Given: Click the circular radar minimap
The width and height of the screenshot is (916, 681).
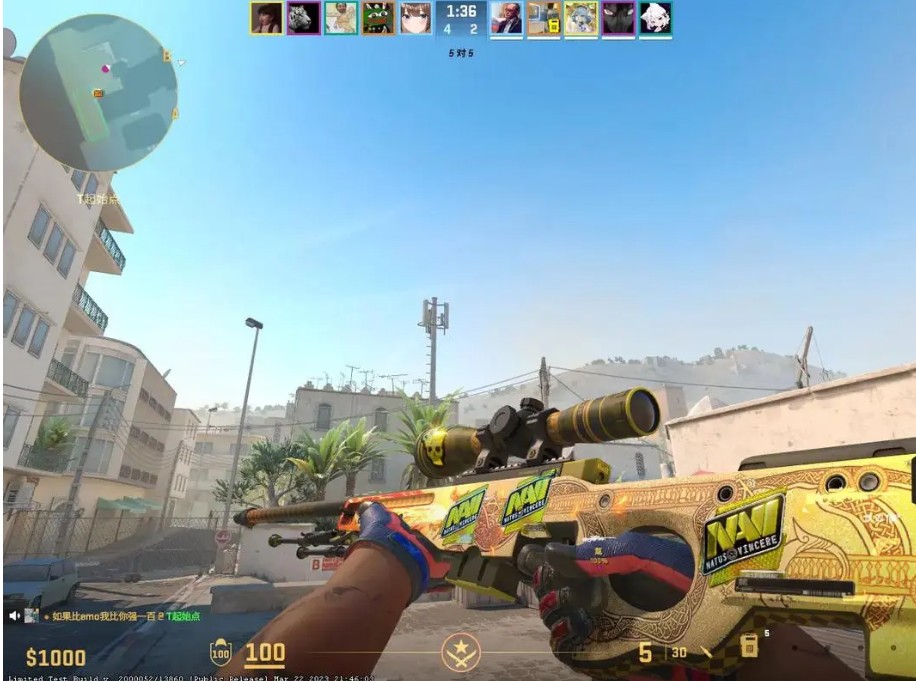Looking at the screenshot, I should pyautogui.click(x=98, y=92).
